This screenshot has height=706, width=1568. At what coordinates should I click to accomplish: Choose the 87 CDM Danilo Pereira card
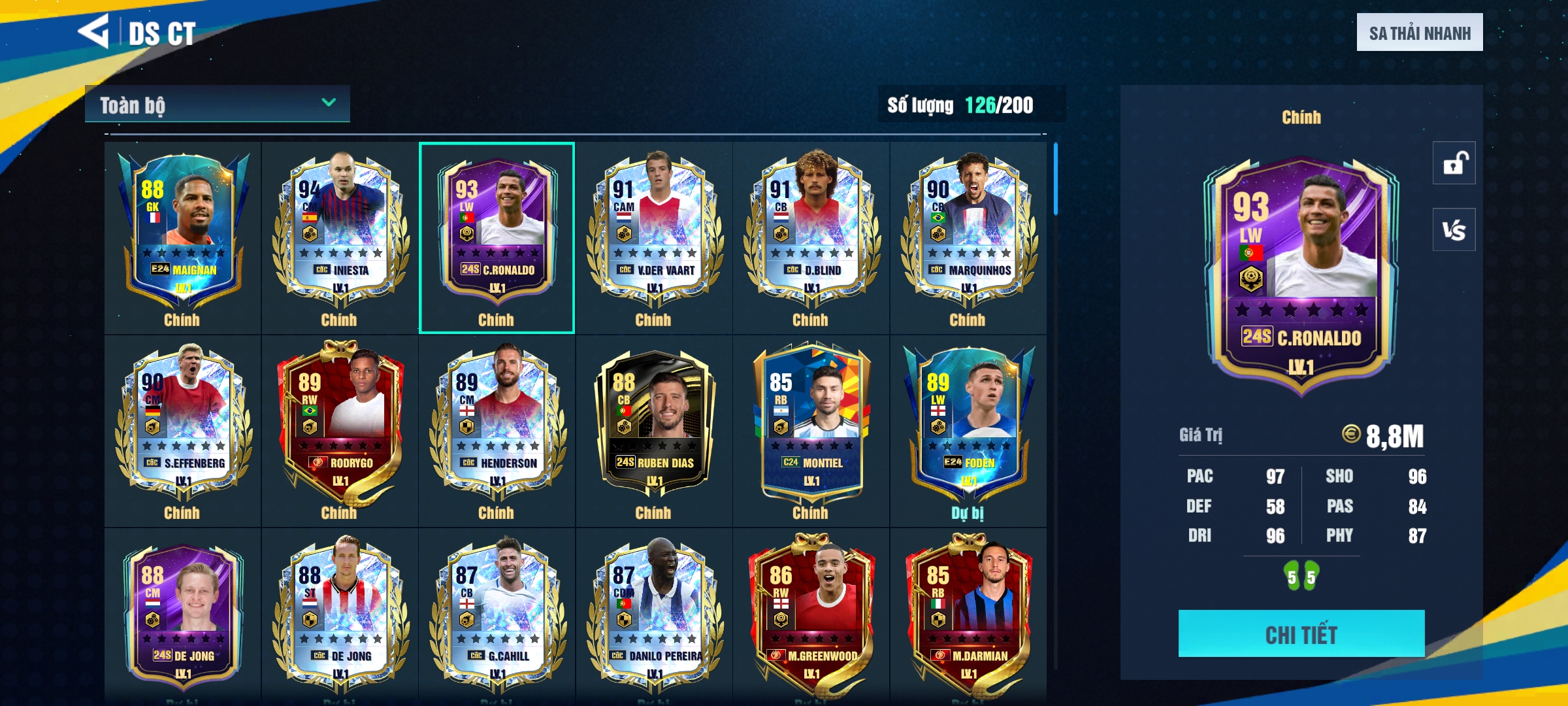tap(654, 614)
